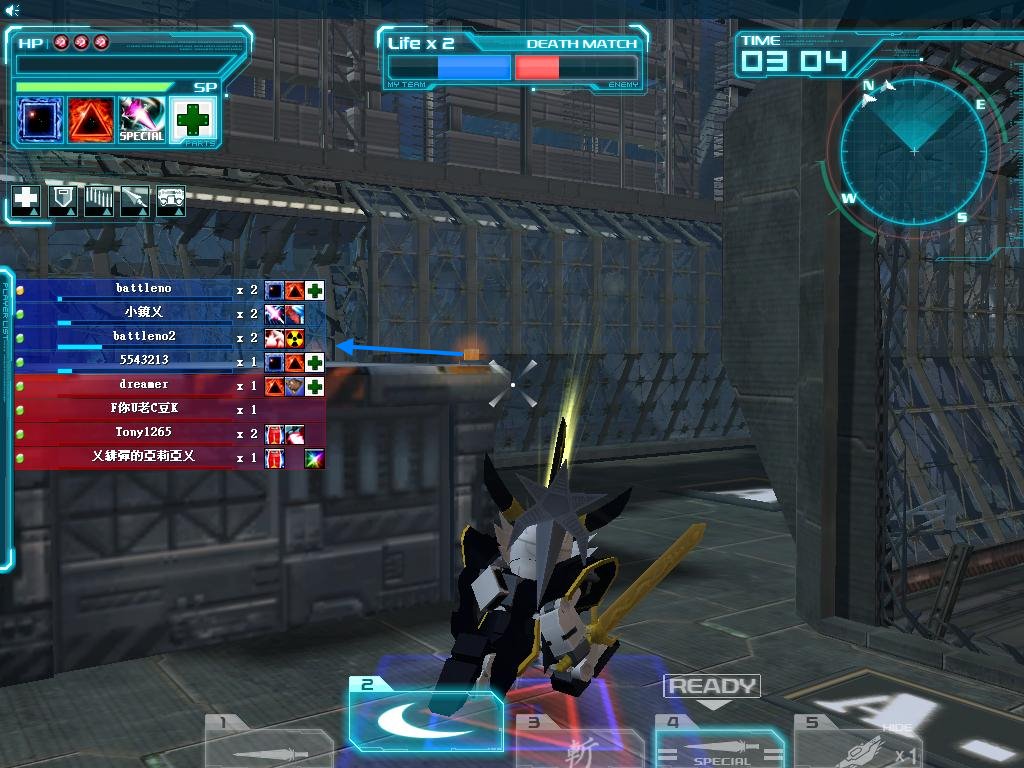This screenshot has width=1024, height=768.
Task: Select the vehicle status icon
Action: pos(172,200)
